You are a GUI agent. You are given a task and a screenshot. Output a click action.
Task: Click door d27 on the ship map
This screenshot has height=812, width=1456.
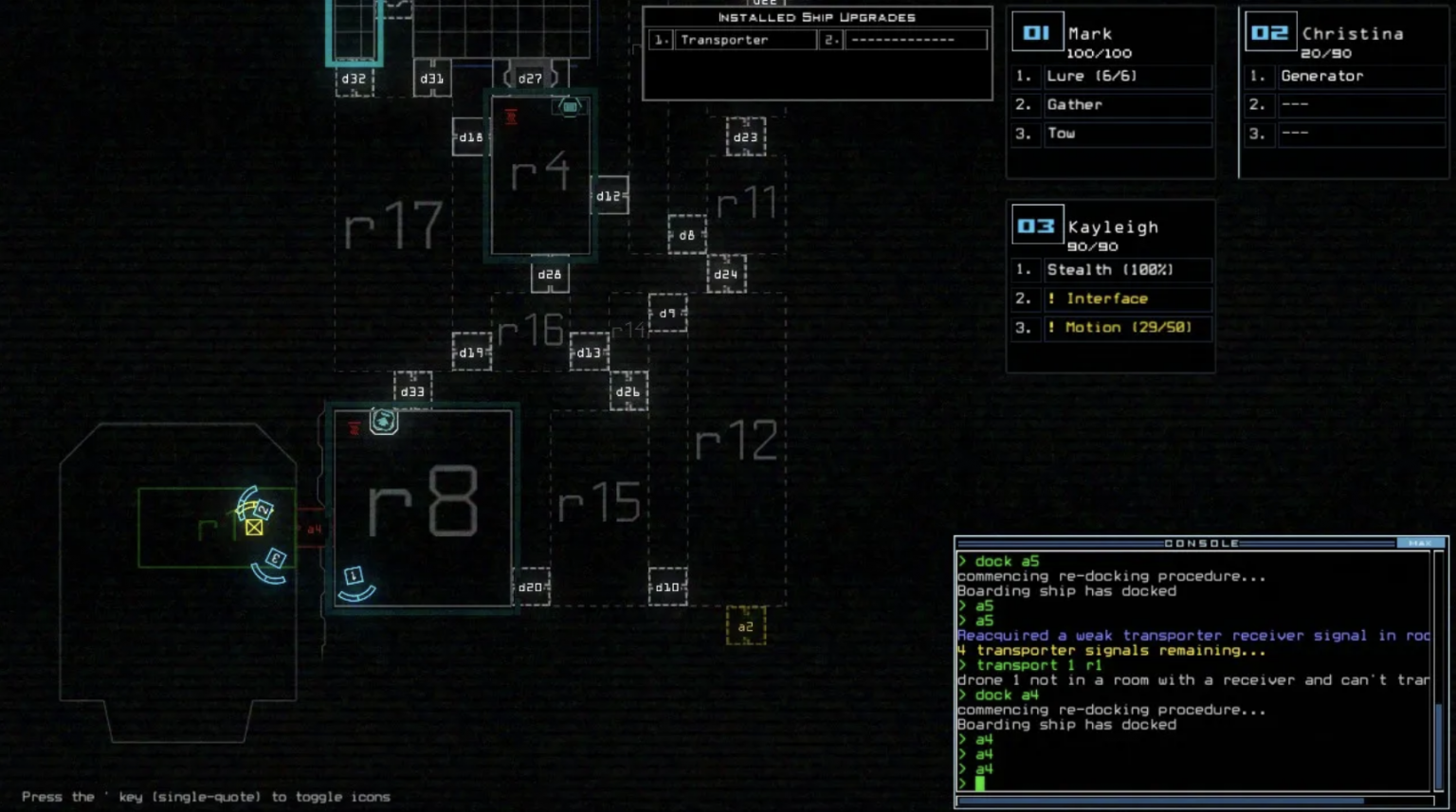click(531, 79)
